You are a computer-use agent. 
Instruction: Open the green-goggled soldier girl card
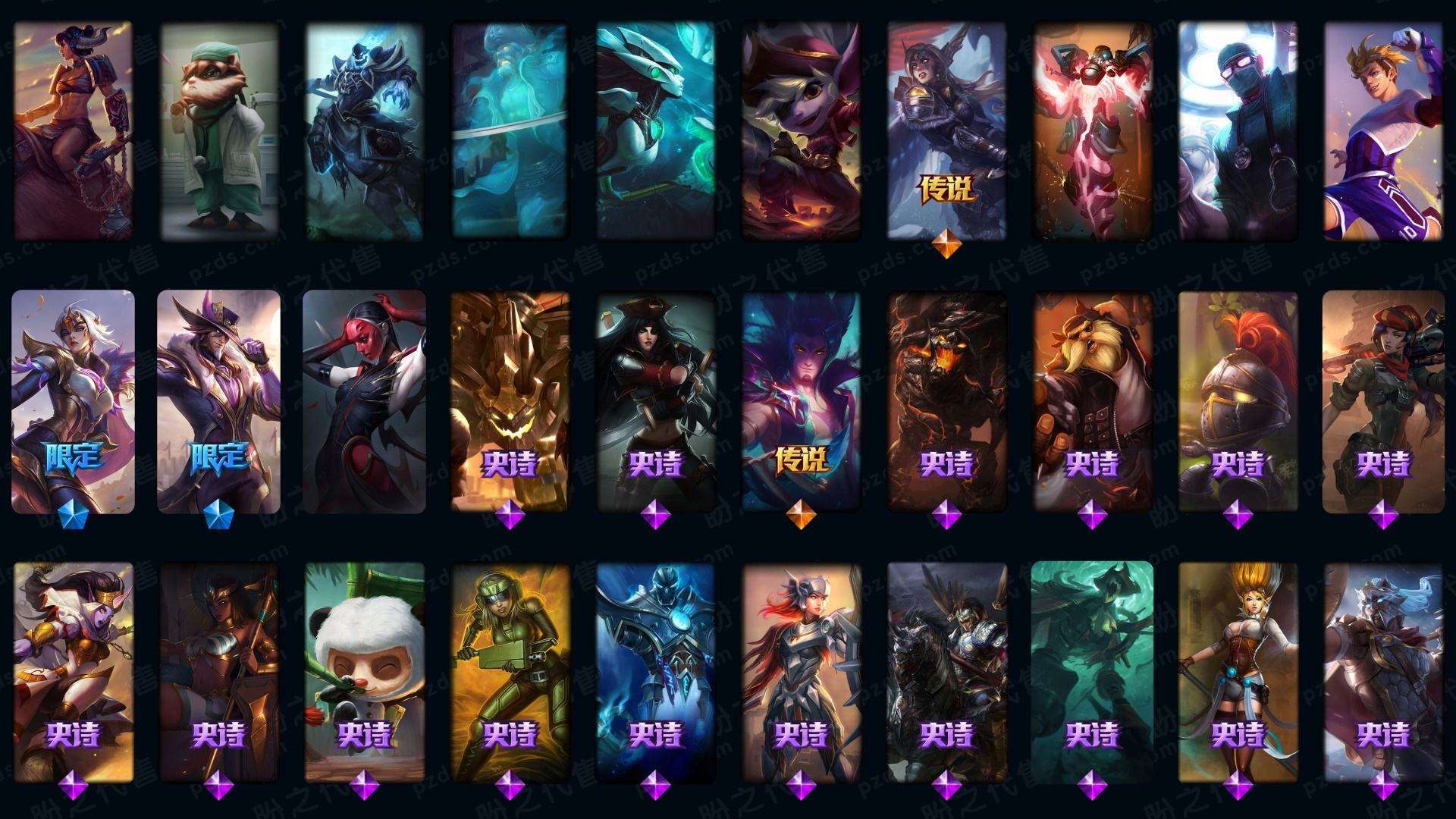pos(510,671)
